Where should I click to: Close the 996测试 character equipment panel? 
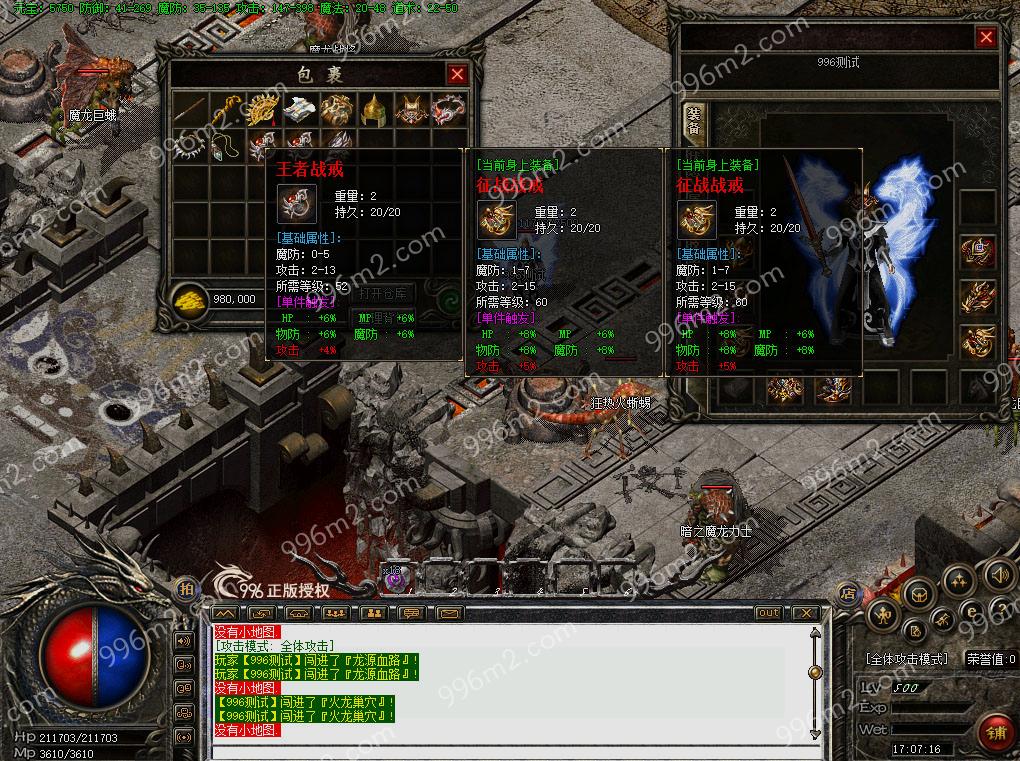[x=986, y=38]
